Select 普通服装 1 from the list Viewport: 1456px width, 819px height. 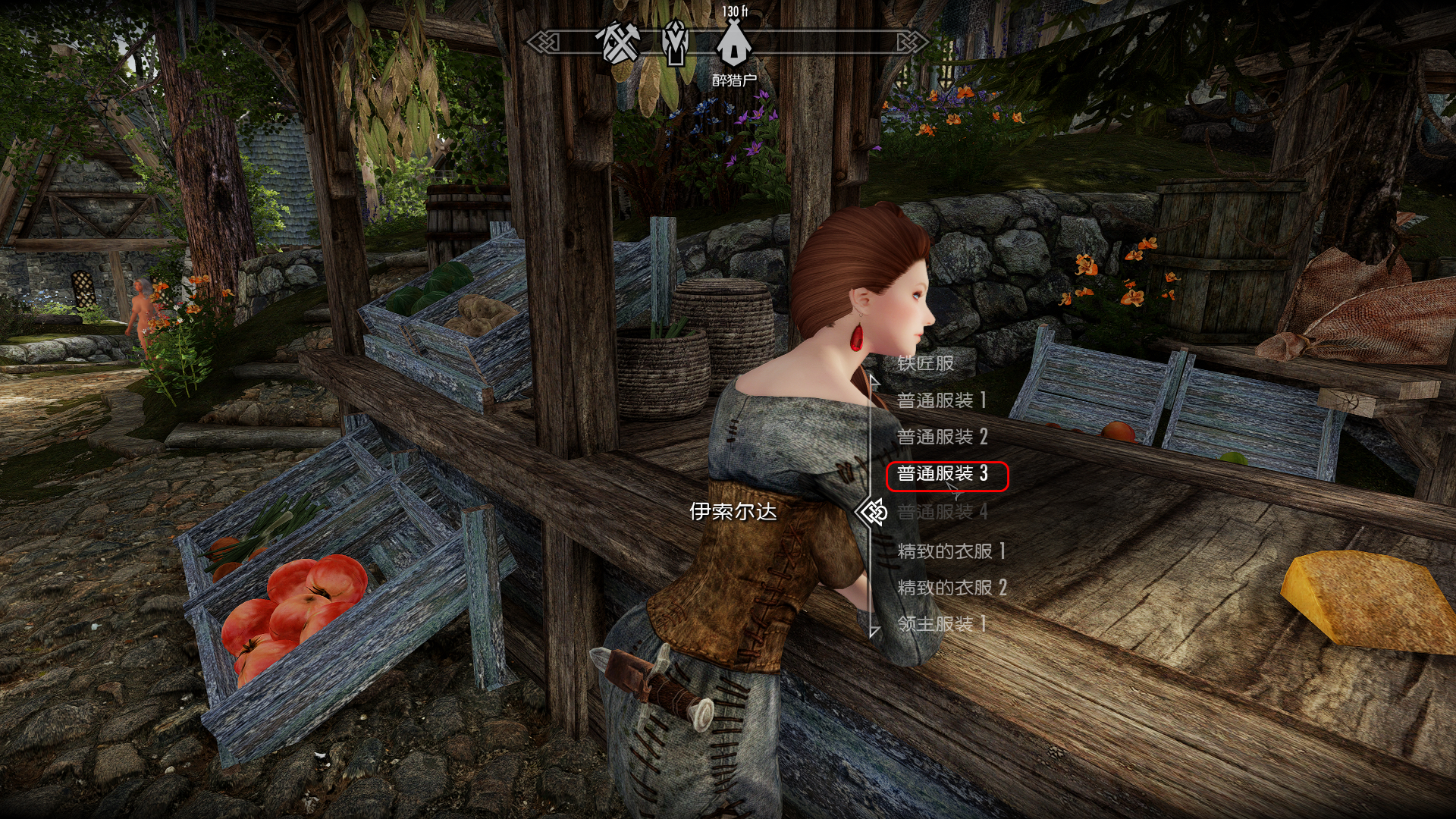941,400
